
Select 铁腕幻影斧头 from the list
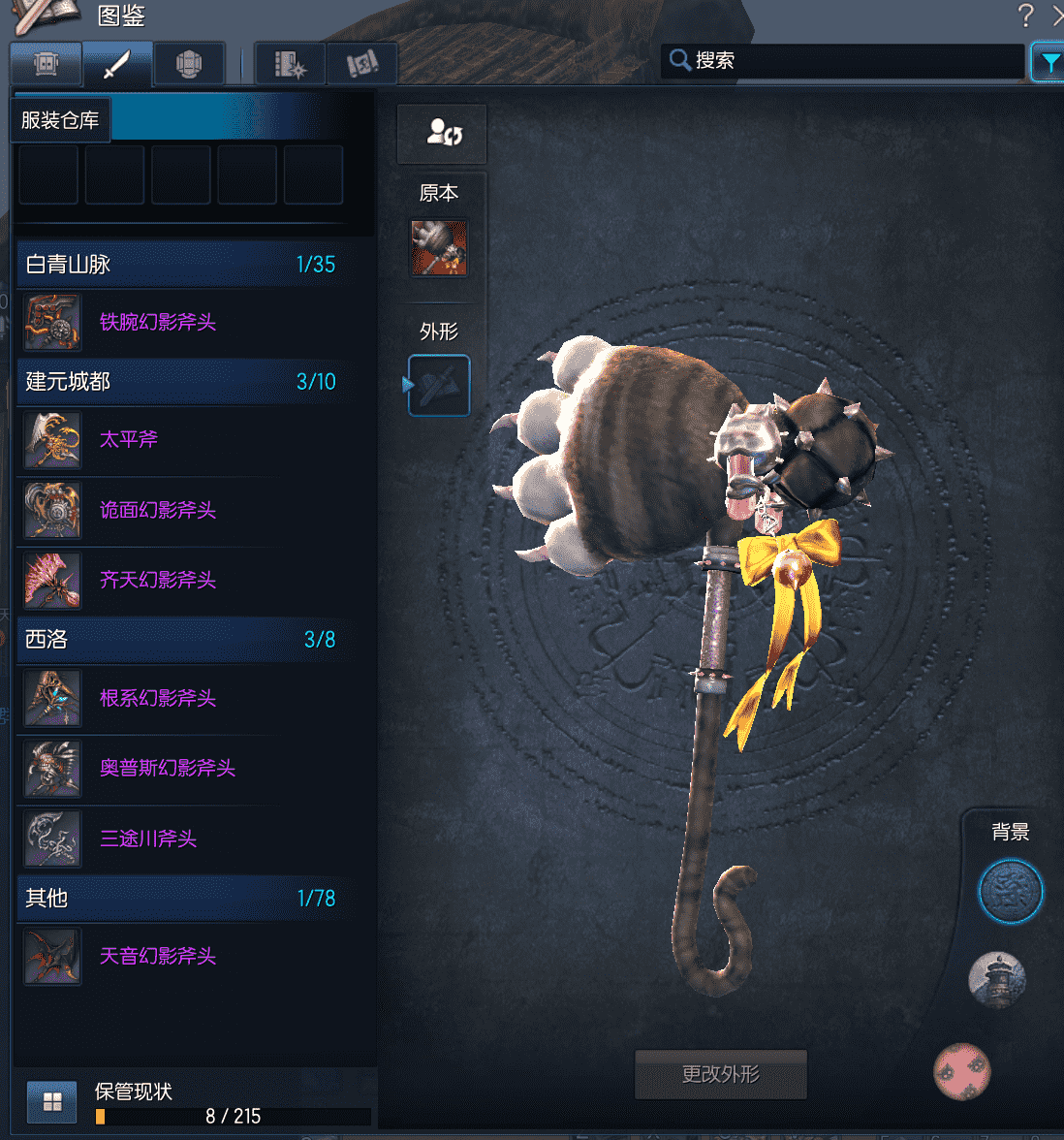pos(157,323)
